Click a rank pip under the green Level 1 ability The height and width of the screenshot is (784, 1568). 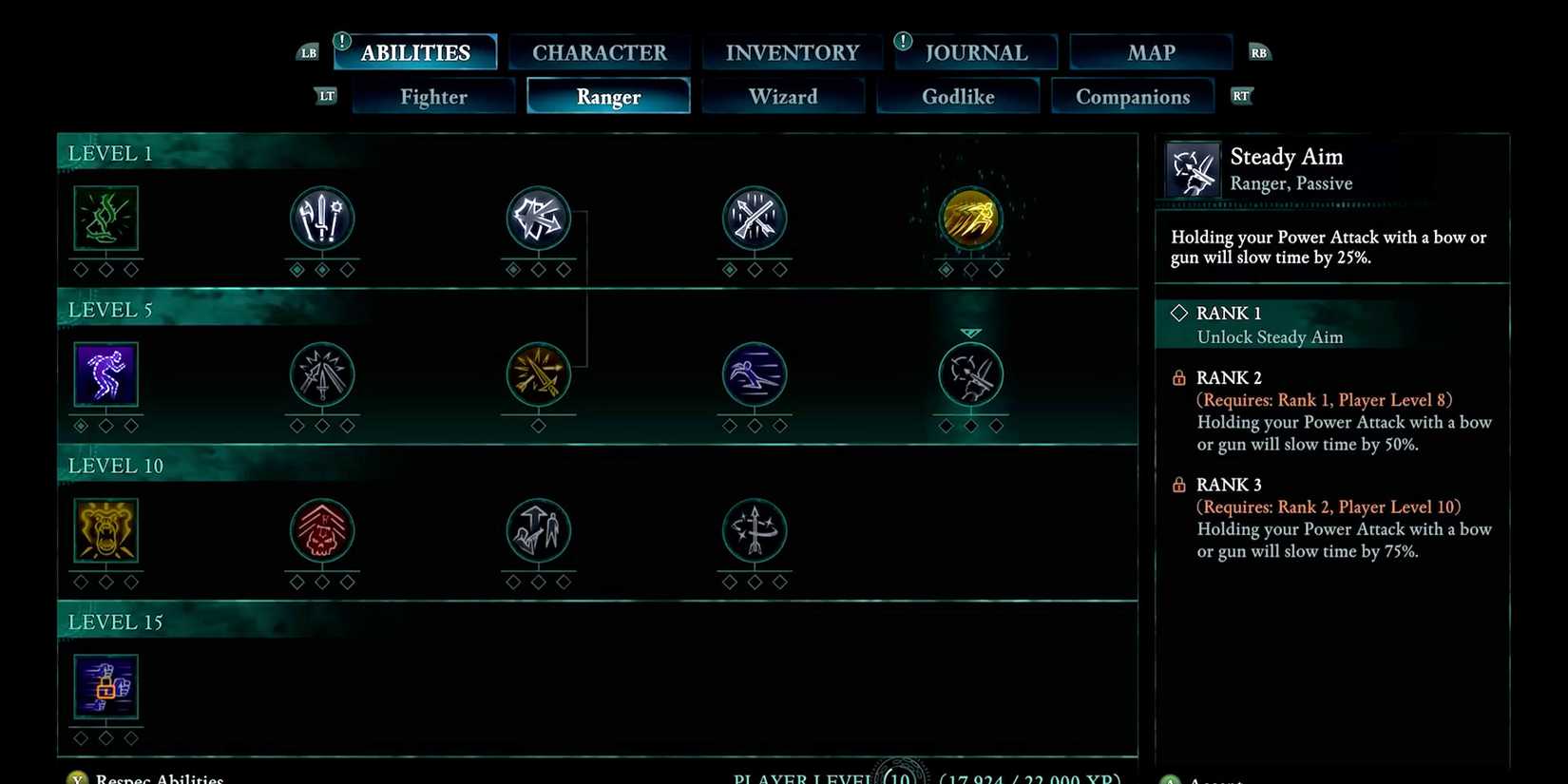click(79, 269)
